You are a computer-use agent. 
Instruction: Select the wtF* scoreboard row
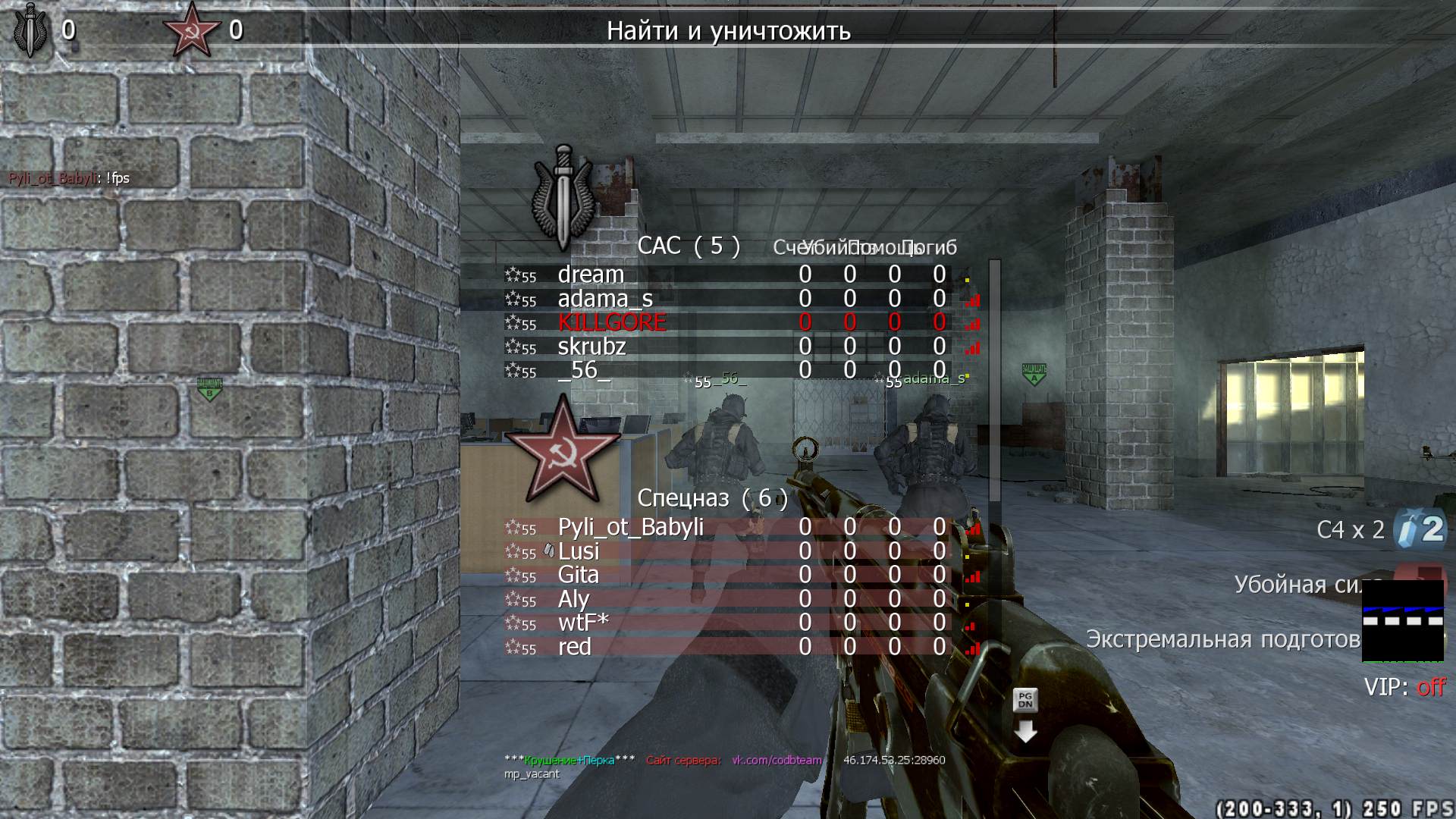(x=583, y=623)
